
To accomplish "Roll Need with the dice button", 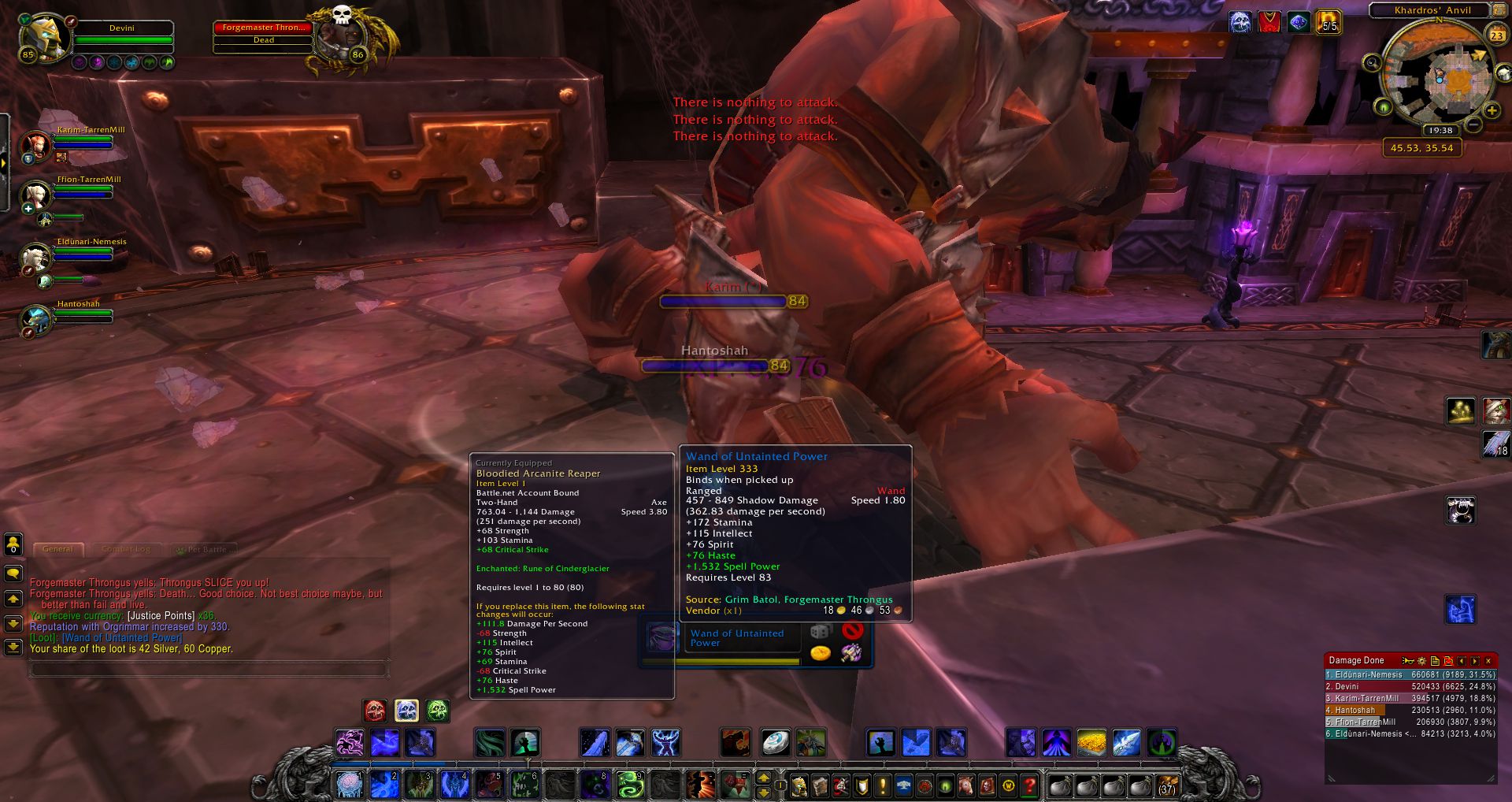I will pos(821,632).
